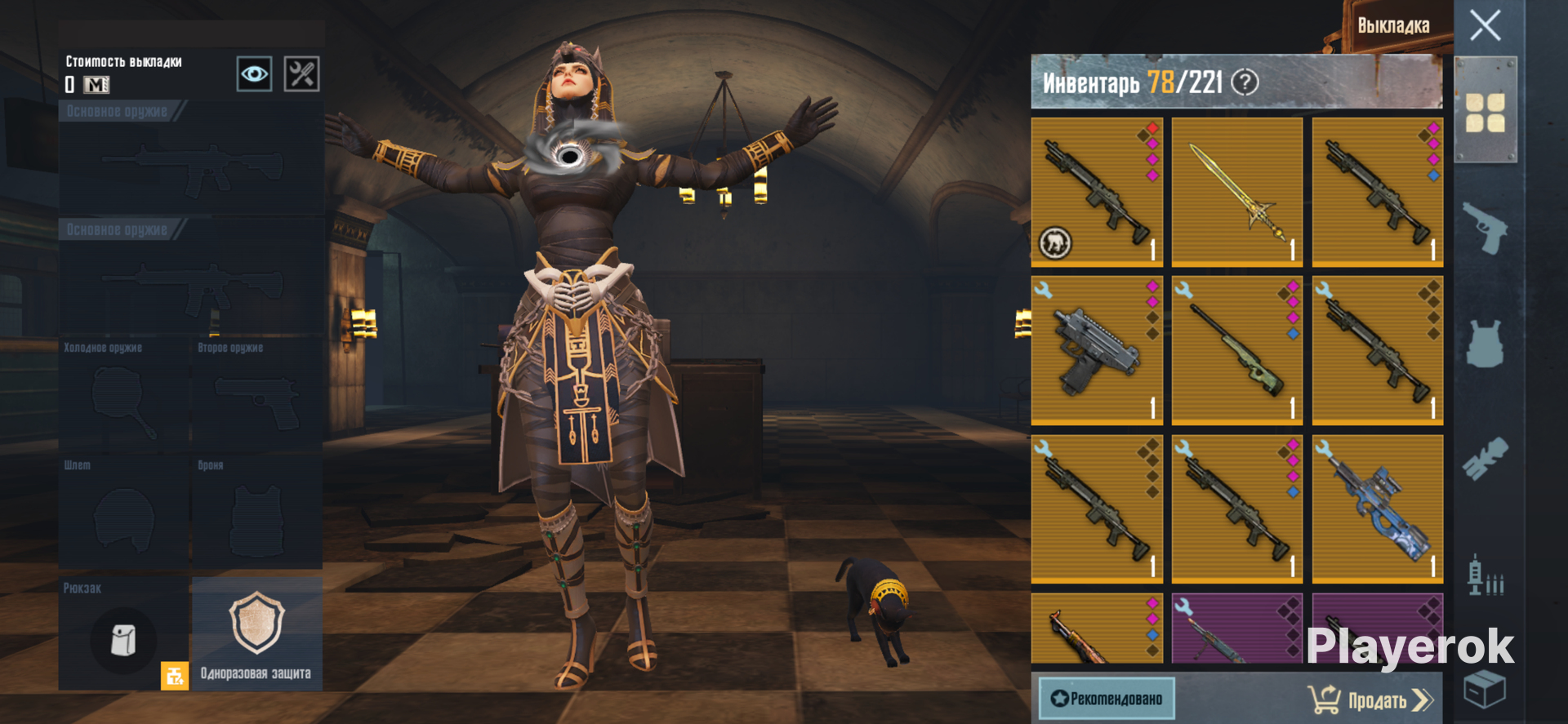Select the UZI submachine gun slot
Image resolution: width=1568 pixels, height=724 pixels.
point(1096,351)
